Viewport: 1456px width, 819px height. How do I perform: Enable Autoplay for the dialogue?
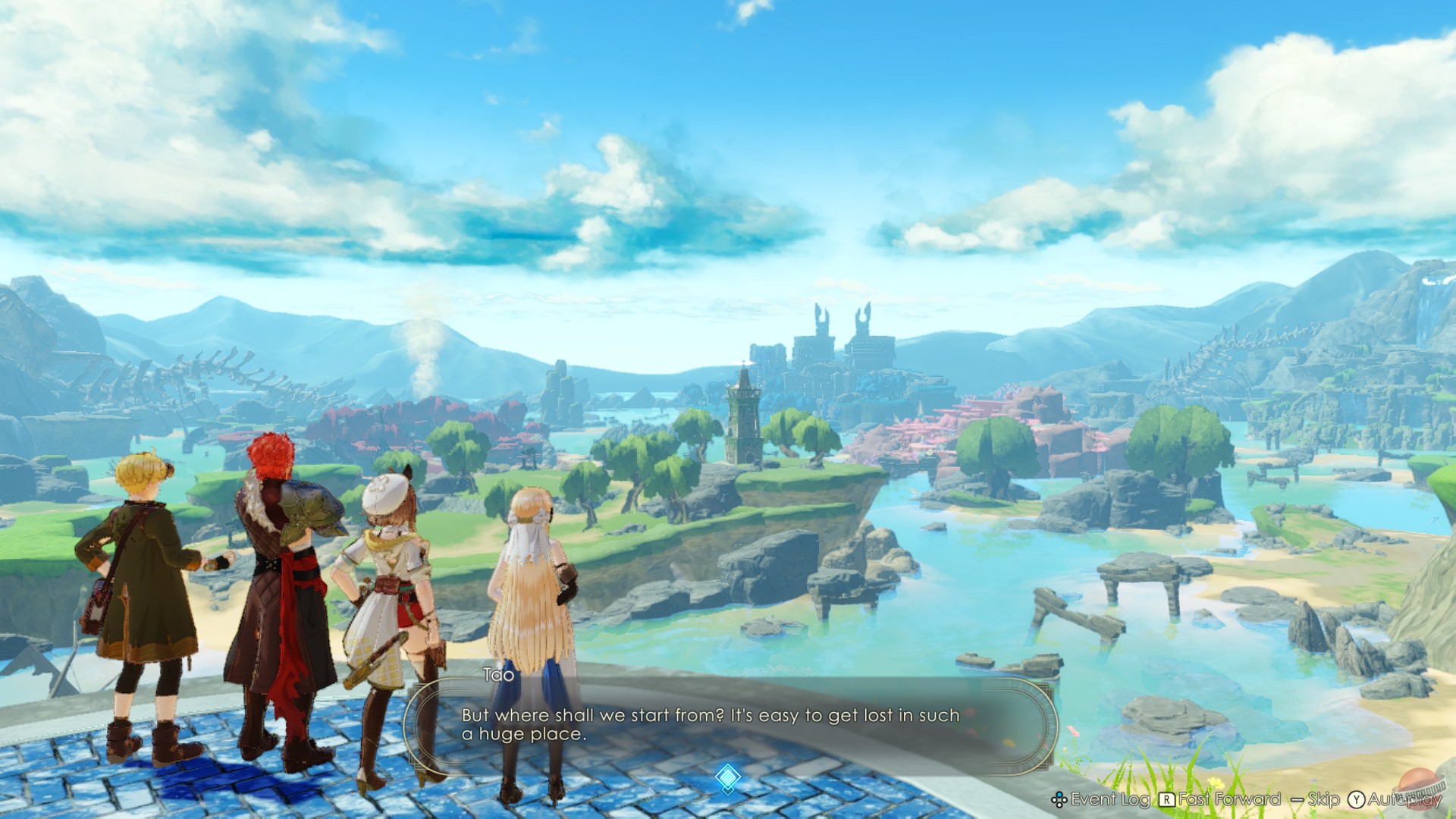[x=1404, y=799]
